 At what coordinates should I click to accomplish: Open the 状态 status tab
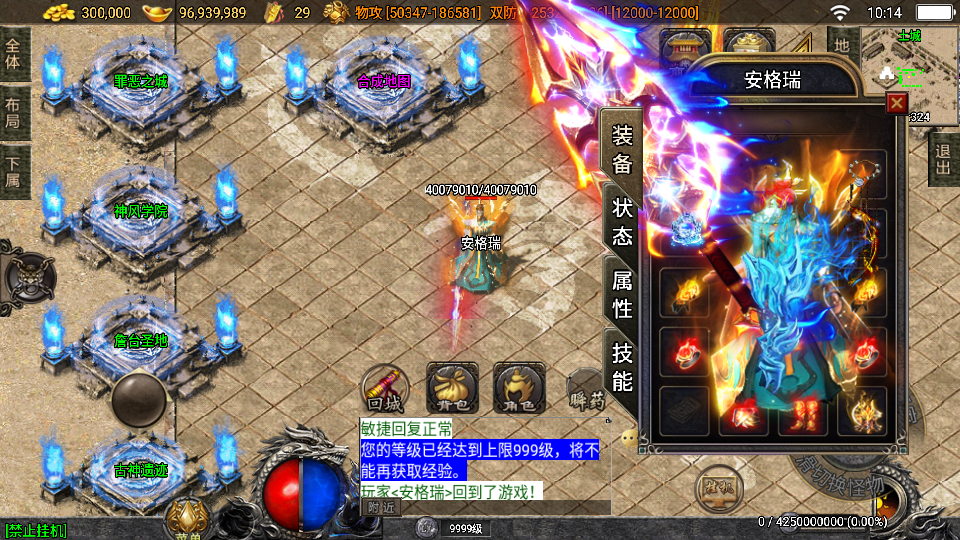tap(621, 222)
